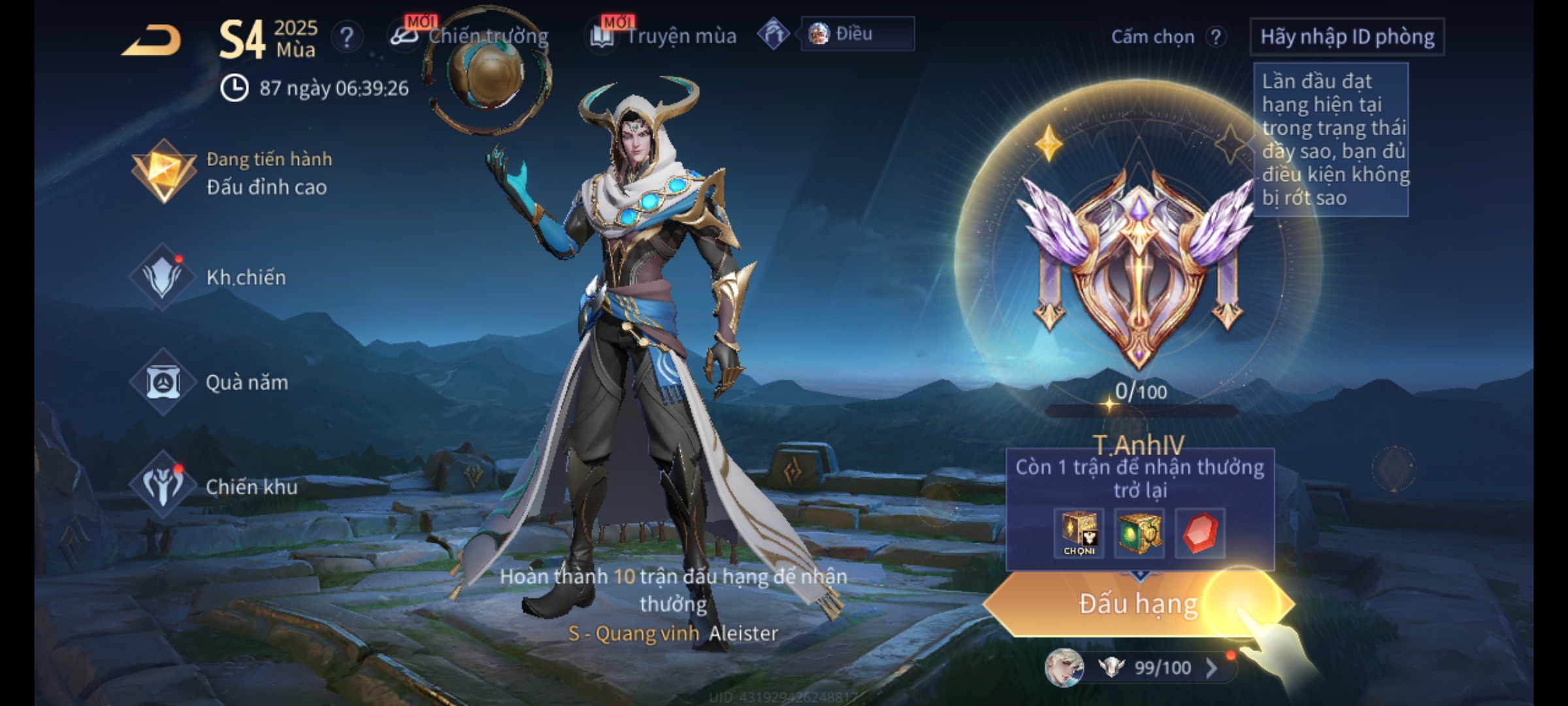Image resolution: width=1568 pixels, height=706 pixels.
Task: Show Cấm chọn help tooltip
Action: click(x=1215, y=37)
